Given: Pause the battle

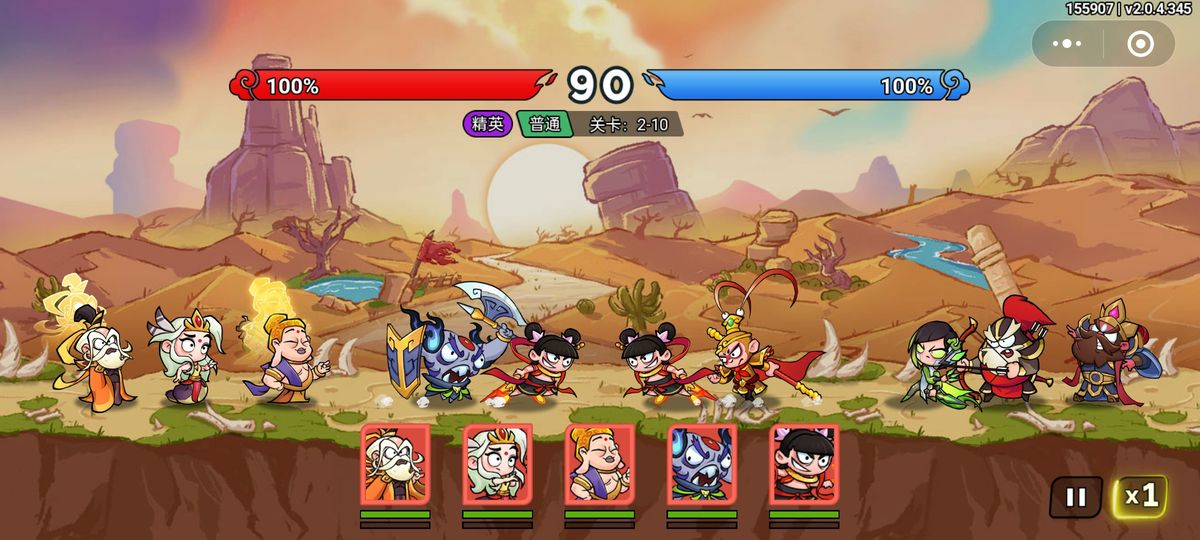Looking at the screenshot, I should pyautogui.click(x=1075, y=497).
